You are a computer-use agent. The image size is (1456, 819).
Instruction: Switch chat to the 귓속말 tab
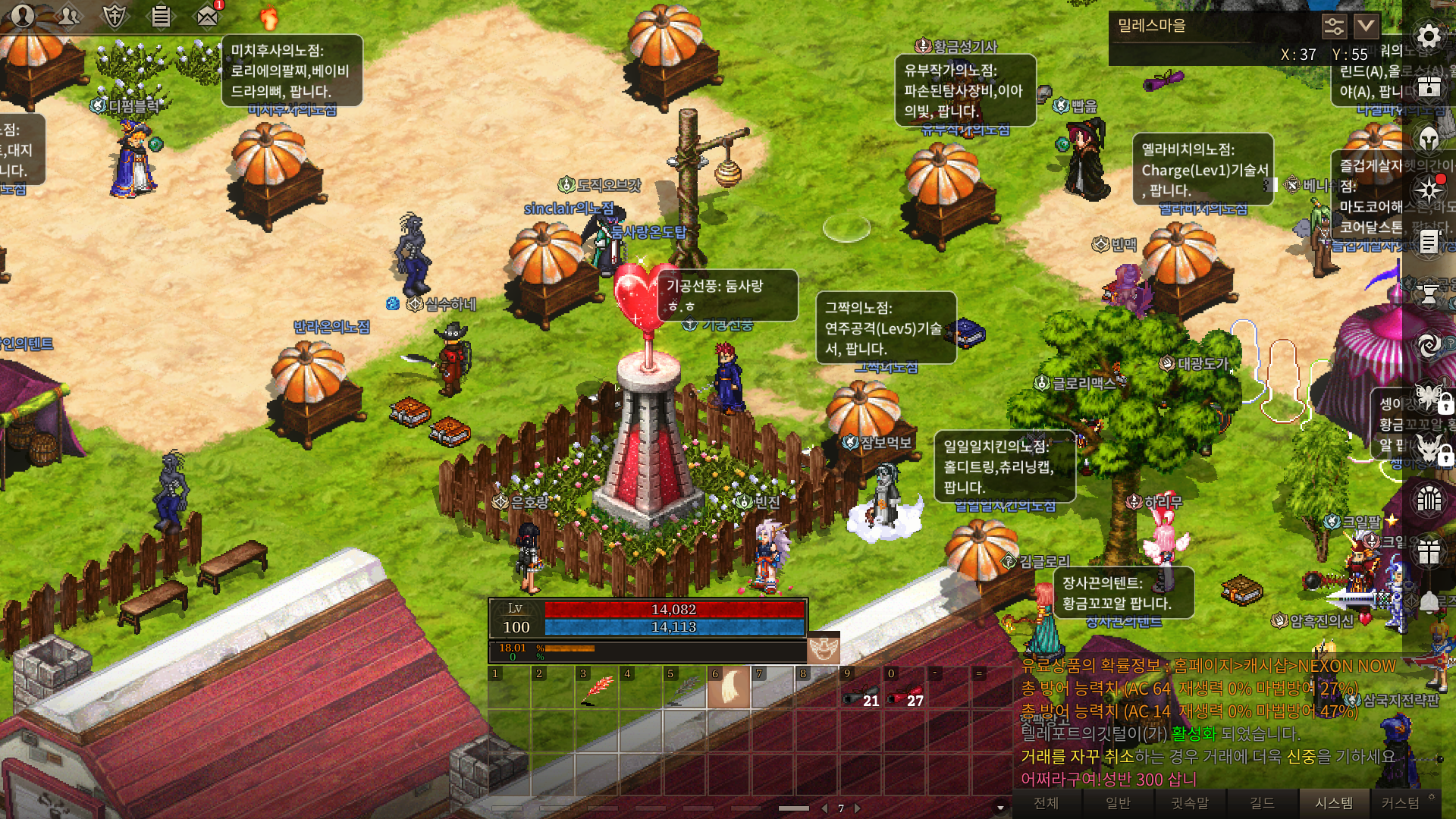point(1190,803)
